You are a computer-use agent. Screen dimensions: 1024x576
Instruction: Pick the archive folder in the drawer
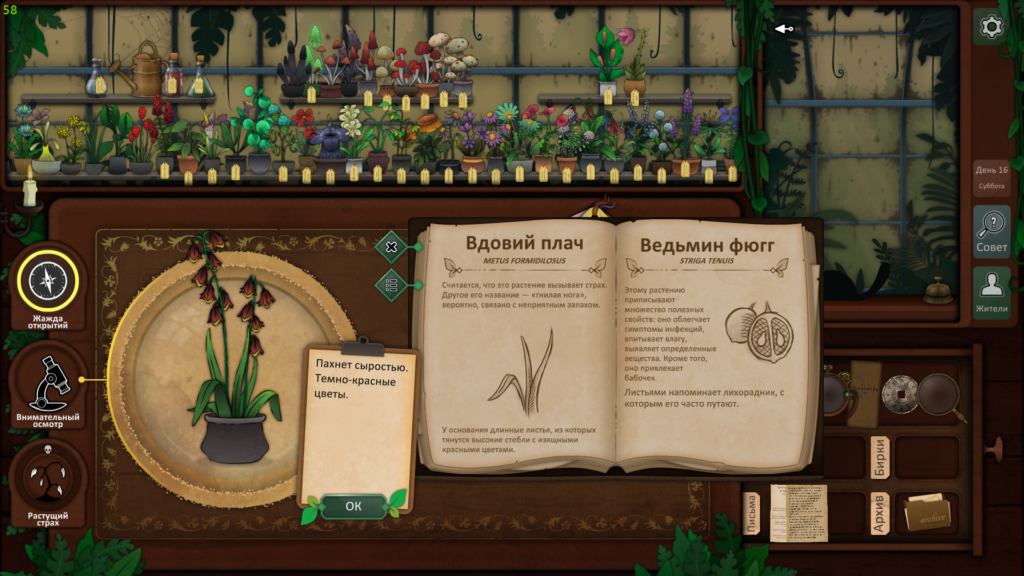(x=926, y=513)
